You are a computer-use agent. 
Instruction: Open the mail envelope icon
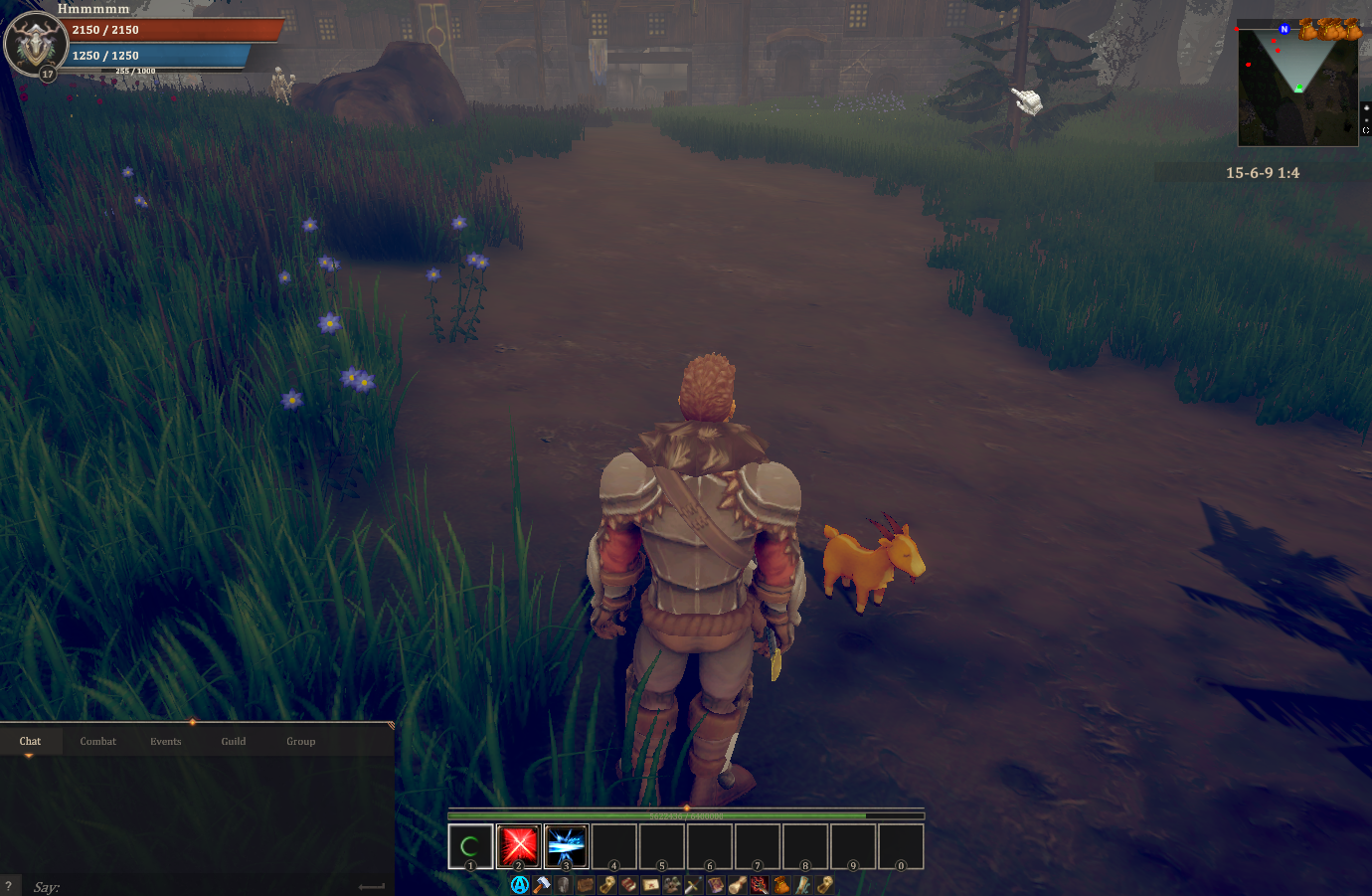650,884
